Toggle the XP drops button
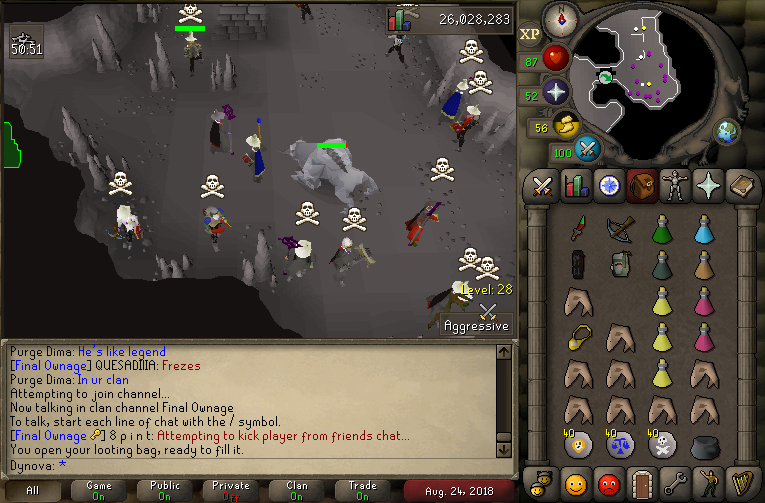Image resolution: width=765 pixels, height=503 pixels. tap(530, 34)
